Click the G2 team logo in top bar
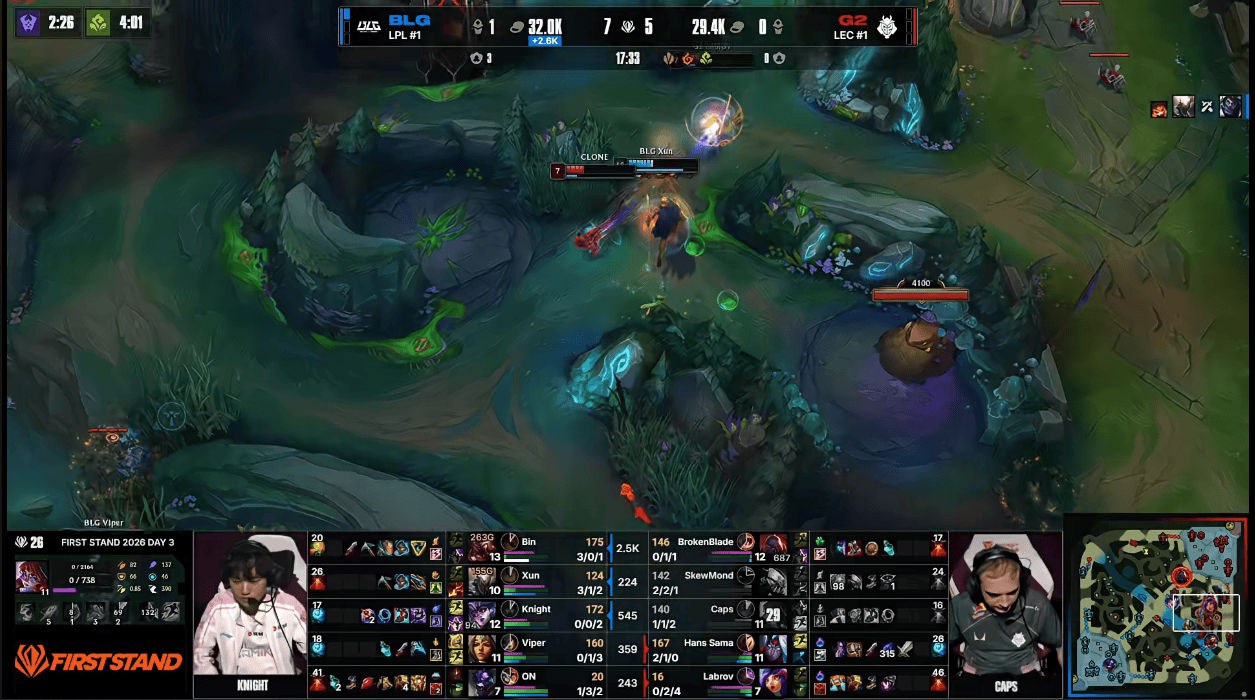 tap(888, 27)
